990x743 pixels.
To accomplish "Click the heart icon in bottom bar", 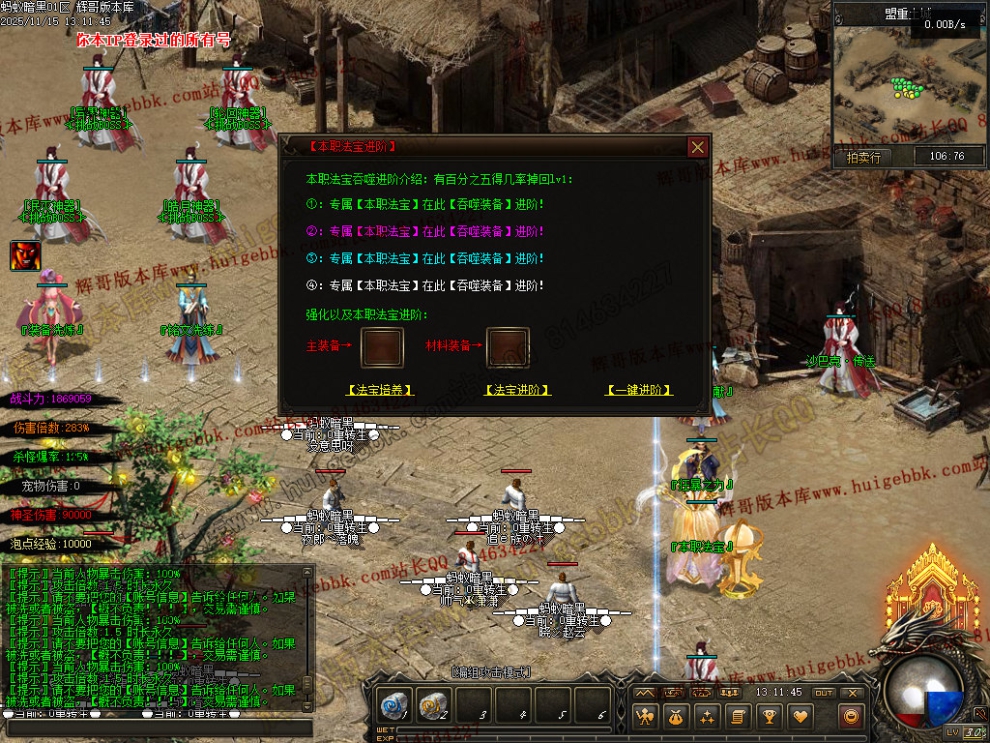I will pos(800,716).
